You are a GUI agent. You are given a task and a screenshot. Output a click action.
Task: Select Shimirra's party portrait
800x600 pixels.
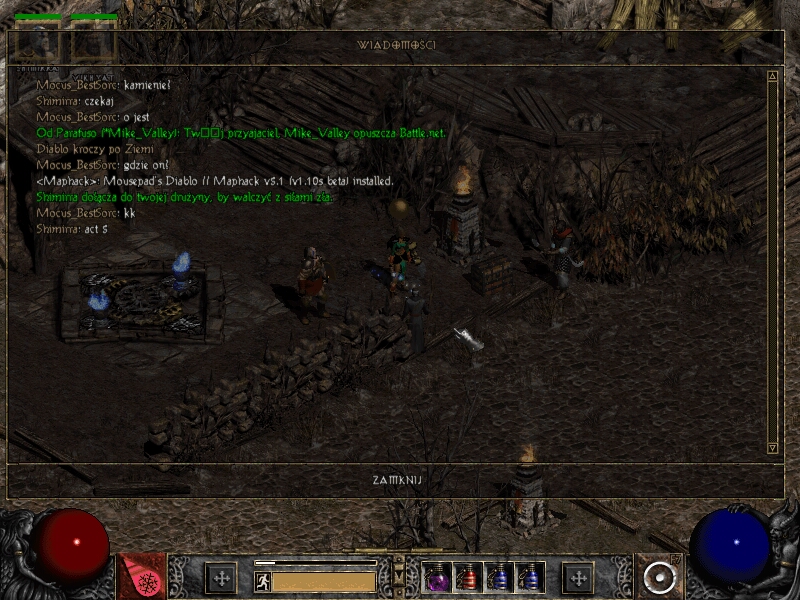click(36, 43)
